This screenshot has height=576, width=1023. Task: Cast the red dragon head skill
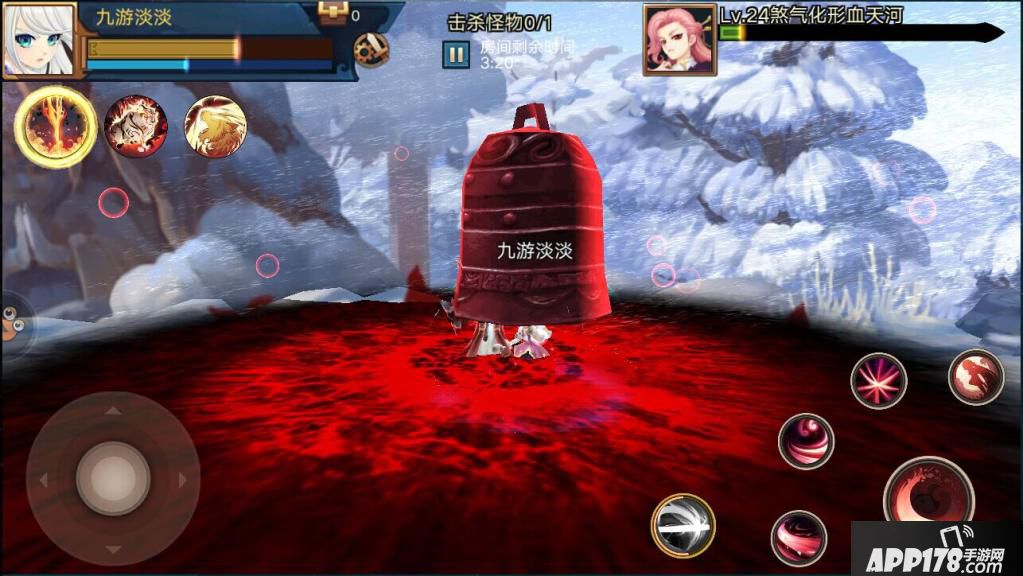click(975, 376)
